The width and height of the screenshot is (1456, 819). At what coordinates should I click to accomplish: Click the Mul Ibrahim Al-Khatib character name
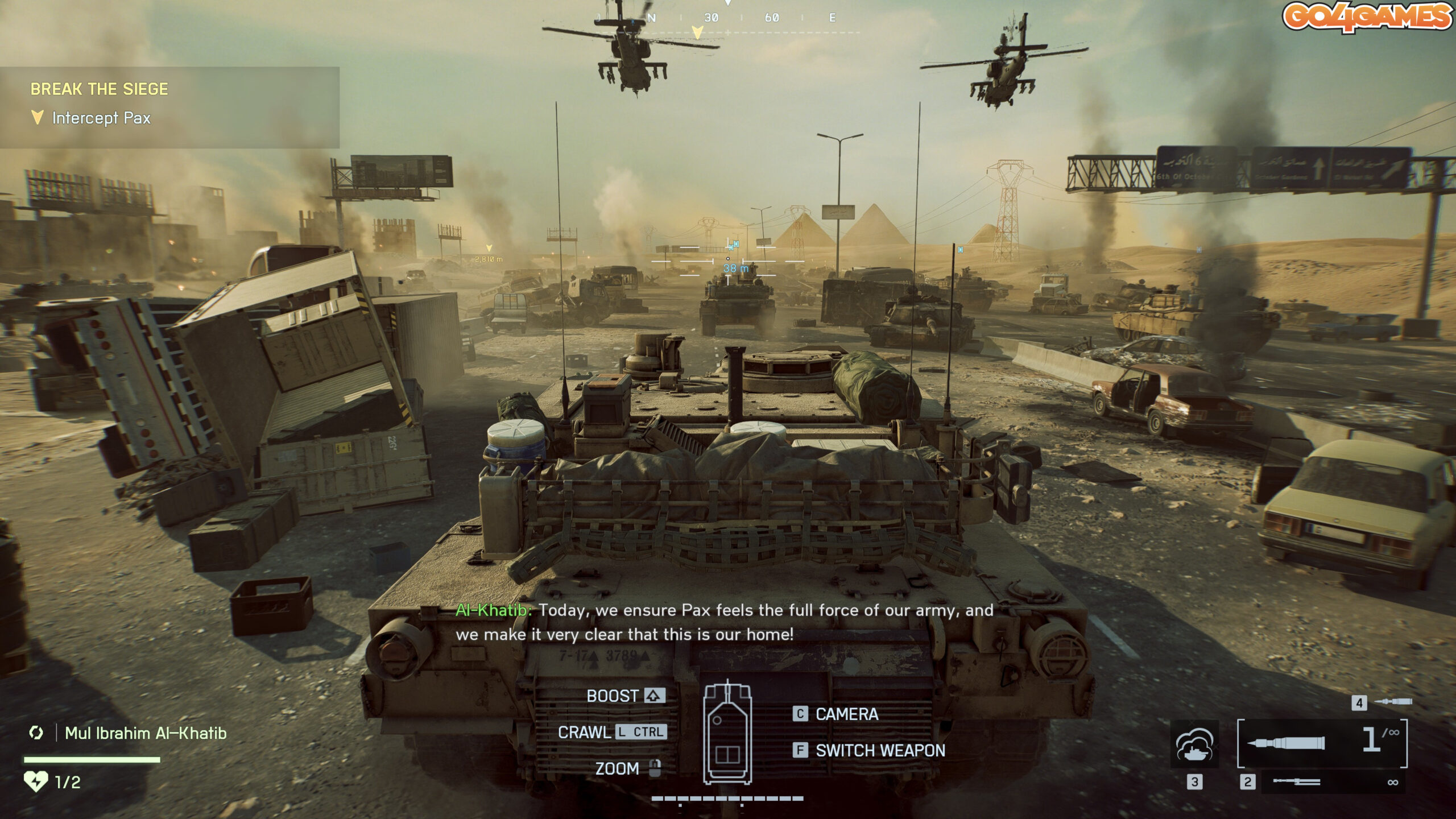(x=146, y=733)
